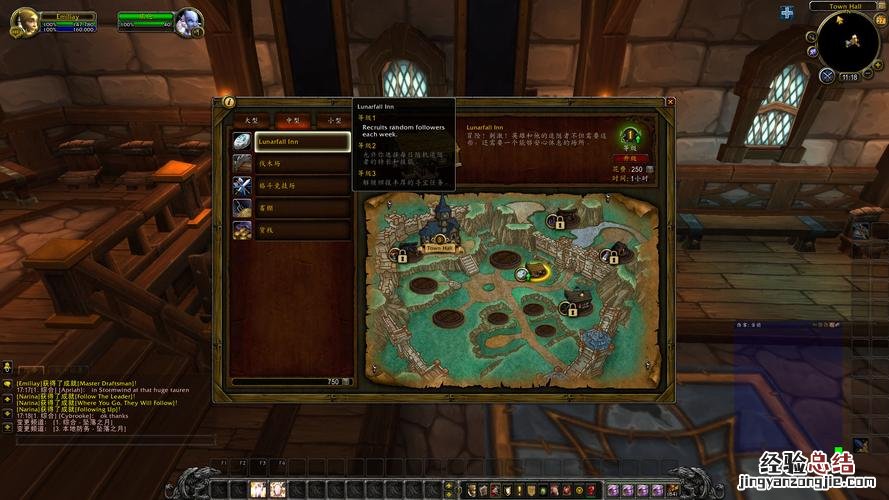889x500 pixels.
Task: Open the architect window's info button
Action: point(229,102)
